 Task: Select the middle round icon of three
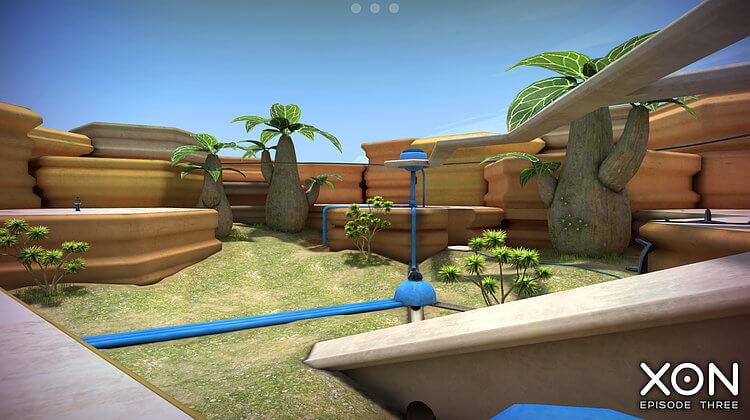click(375, 8)
